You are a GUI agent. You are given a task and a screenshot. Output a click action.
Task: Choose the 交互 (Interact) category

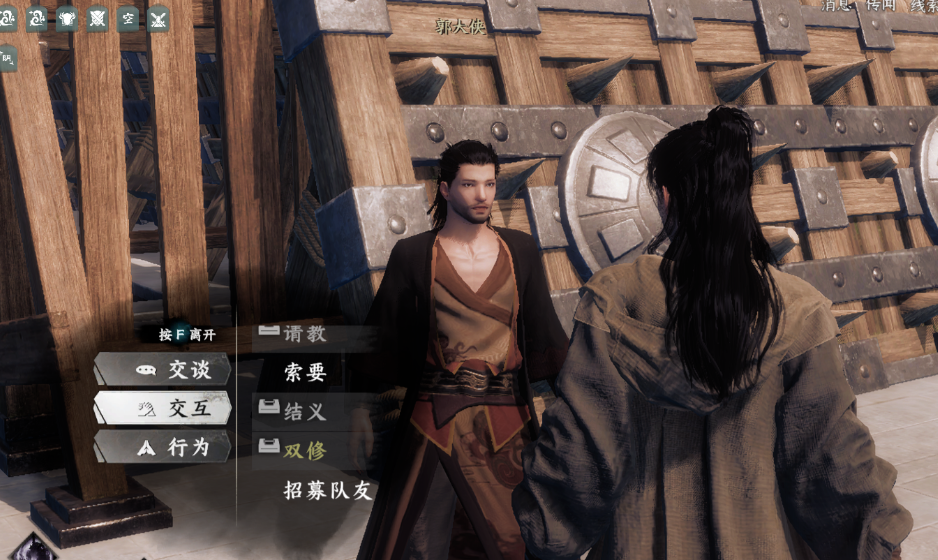165,408
